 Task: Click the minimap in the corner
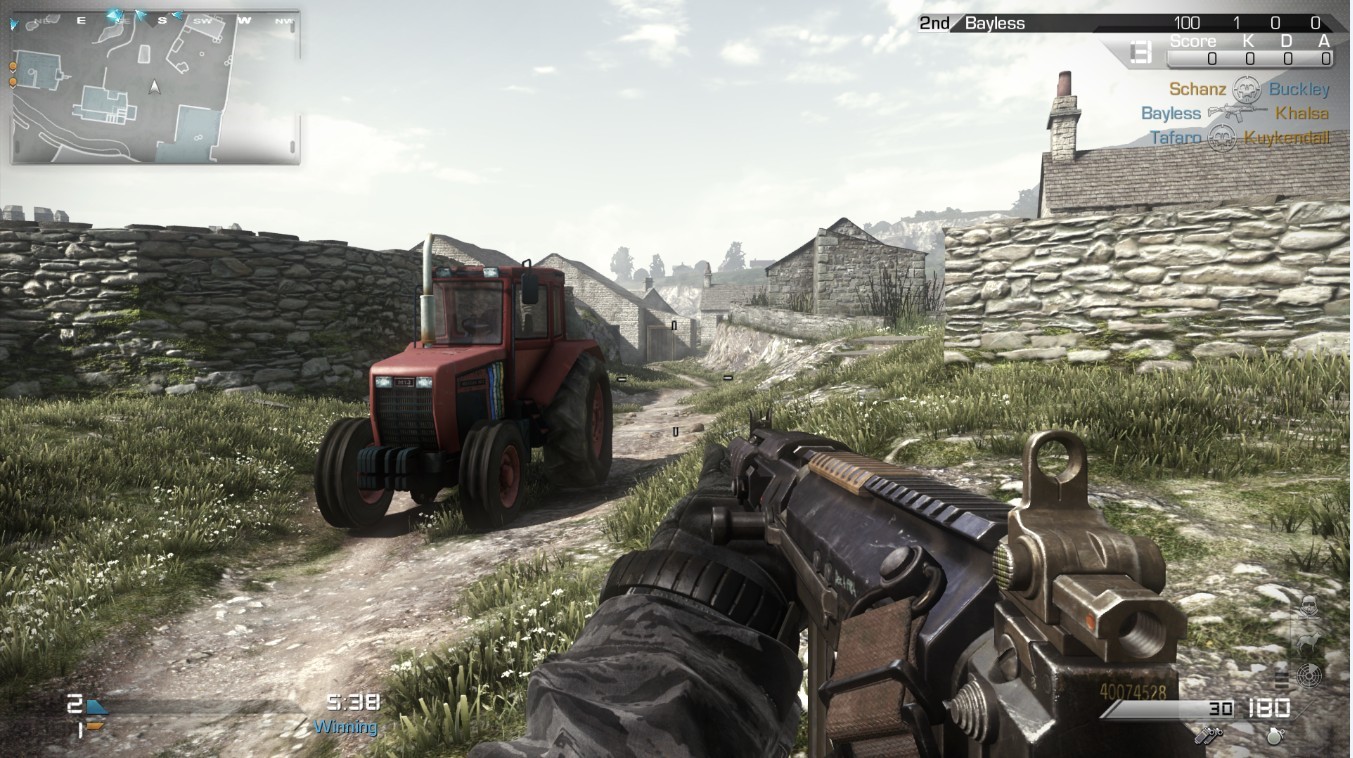click(x=155, y=87)
